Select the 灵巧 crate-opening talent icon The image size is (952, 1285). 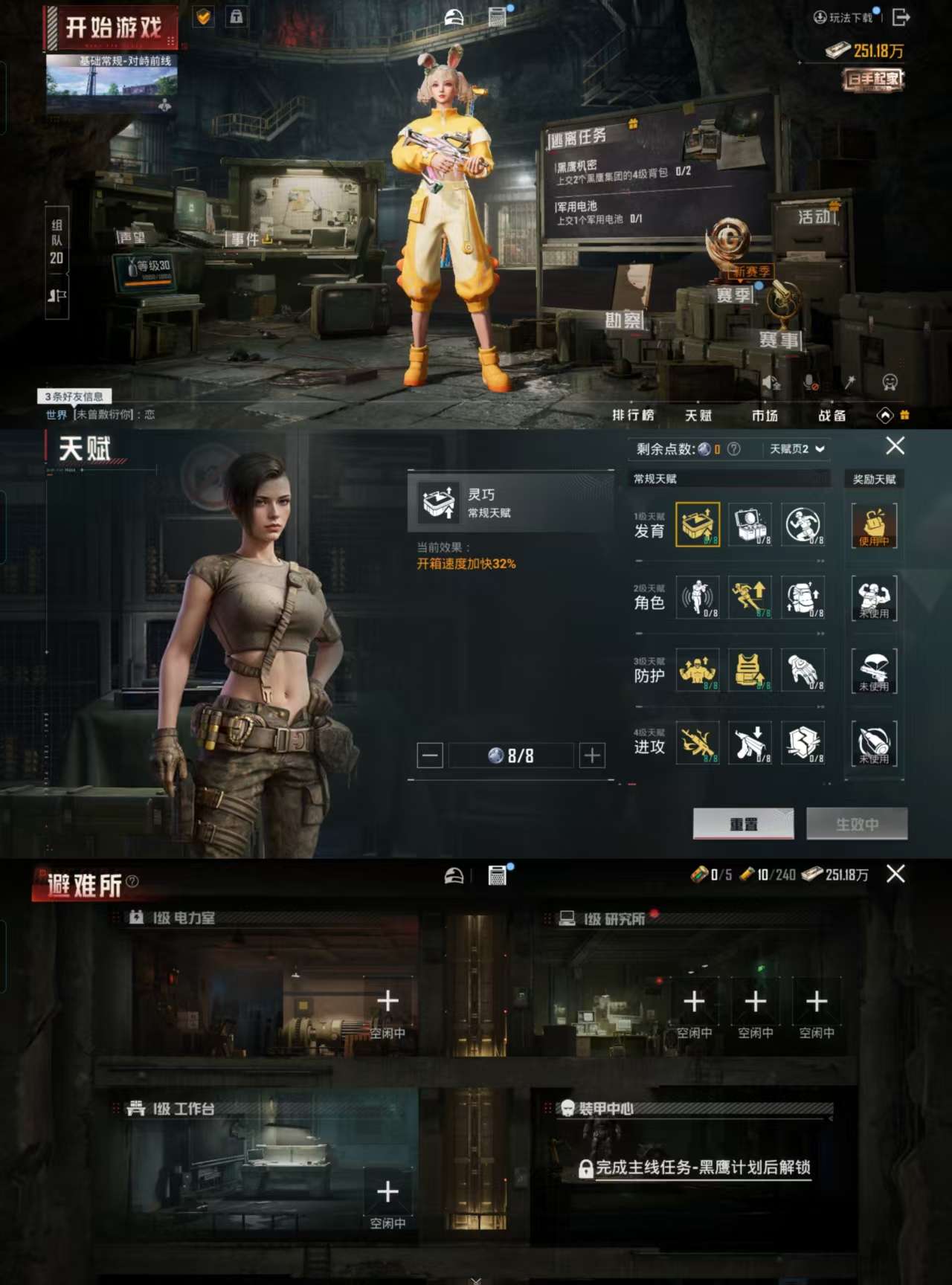tap(698, 524)
